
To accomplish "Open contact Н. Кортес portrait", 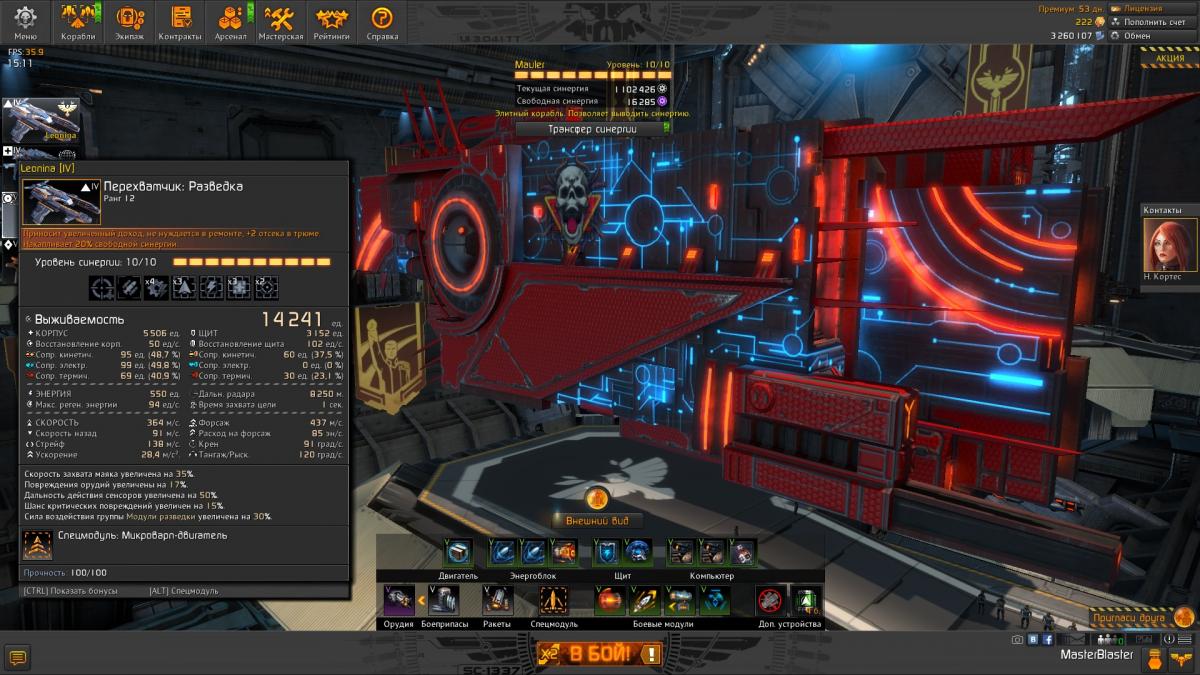I will (1163, 244).
